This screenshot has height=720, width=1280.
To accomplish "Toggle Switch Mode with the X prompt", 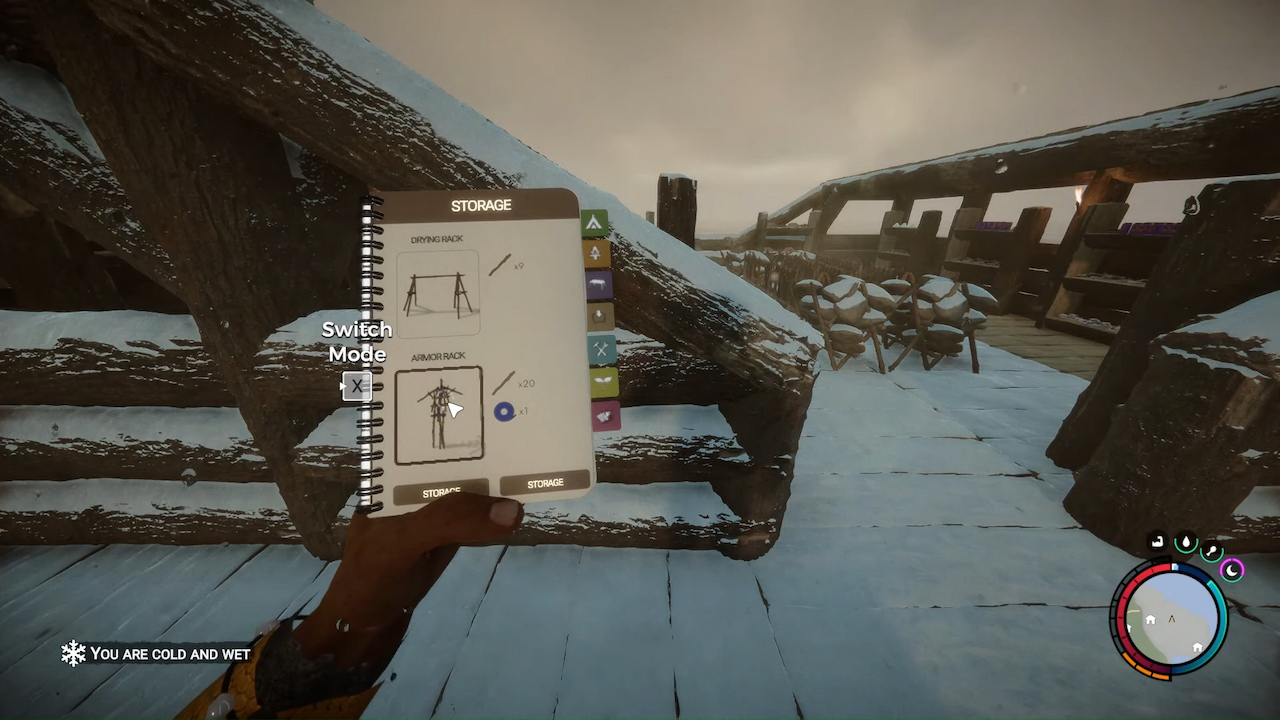I will click(x=357, y=386).
